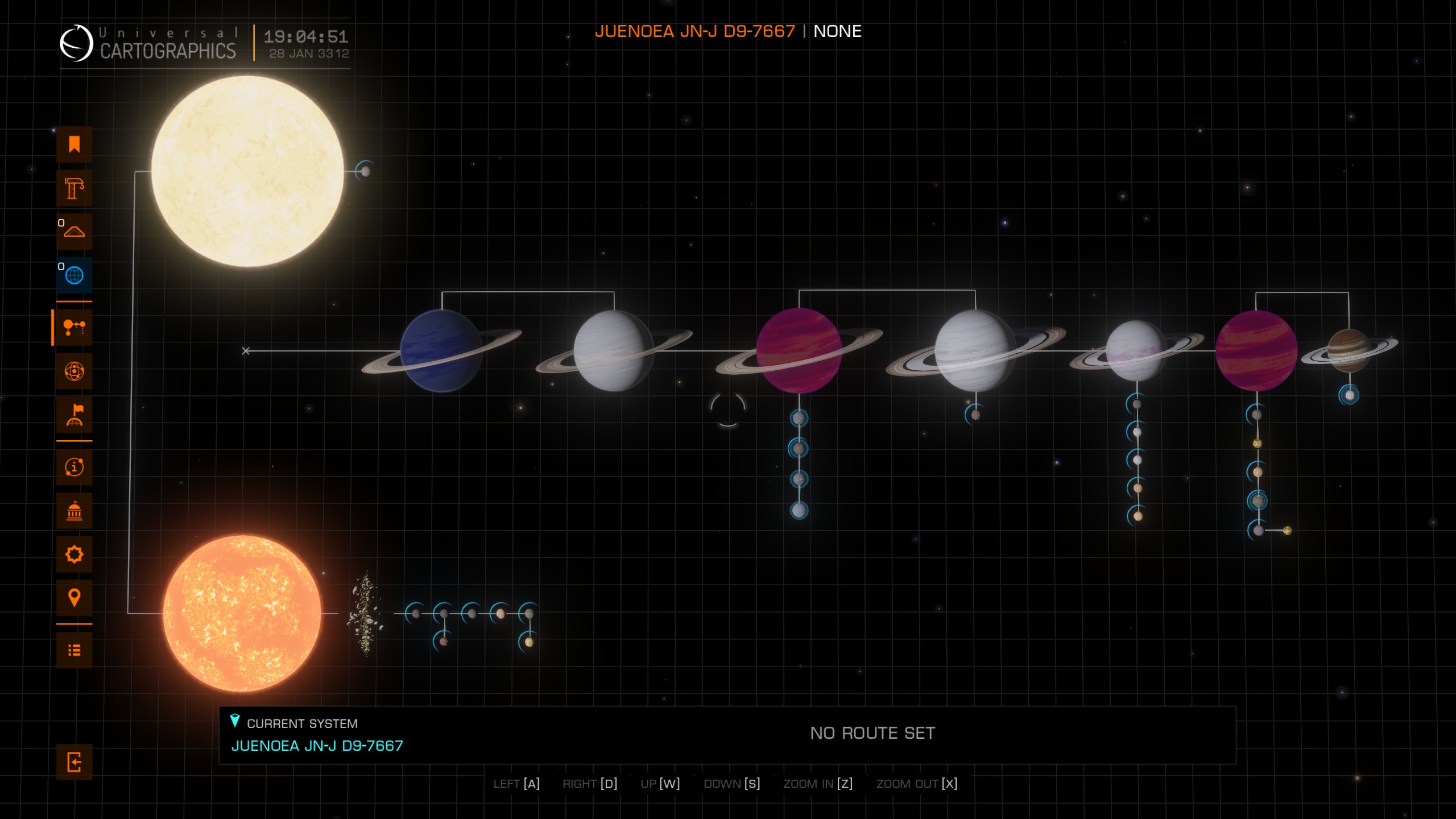Switch to the system map tab
Image resolution: width=1456 pixels, height=819 pixels.
pyautogui.click(x=74, y=328)
